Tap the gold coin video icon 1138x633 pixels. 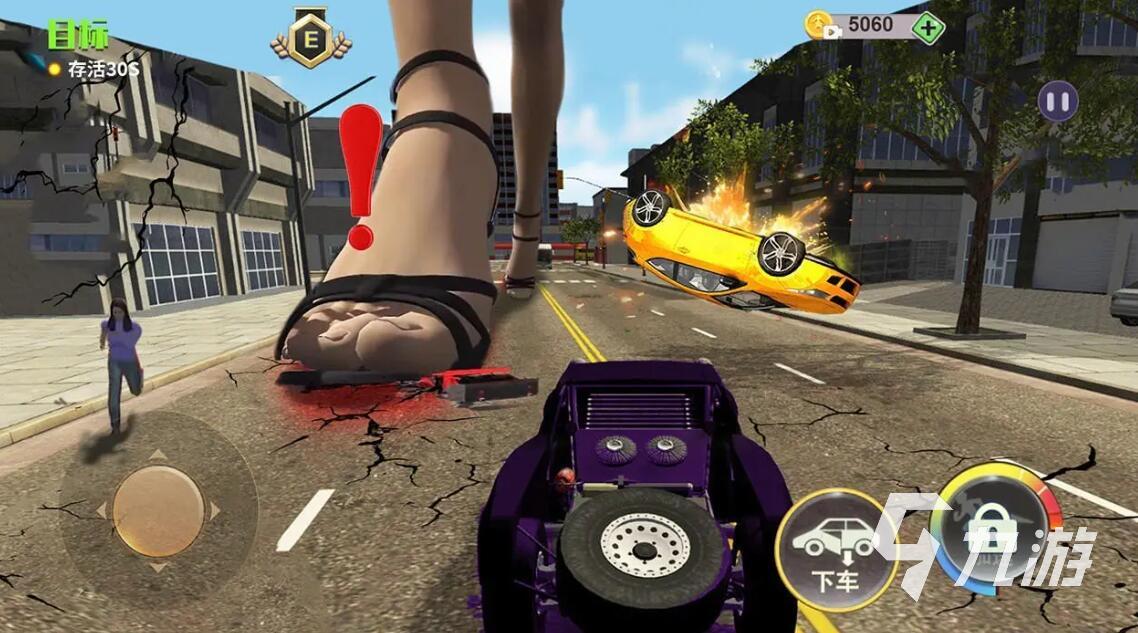point(819,25)
